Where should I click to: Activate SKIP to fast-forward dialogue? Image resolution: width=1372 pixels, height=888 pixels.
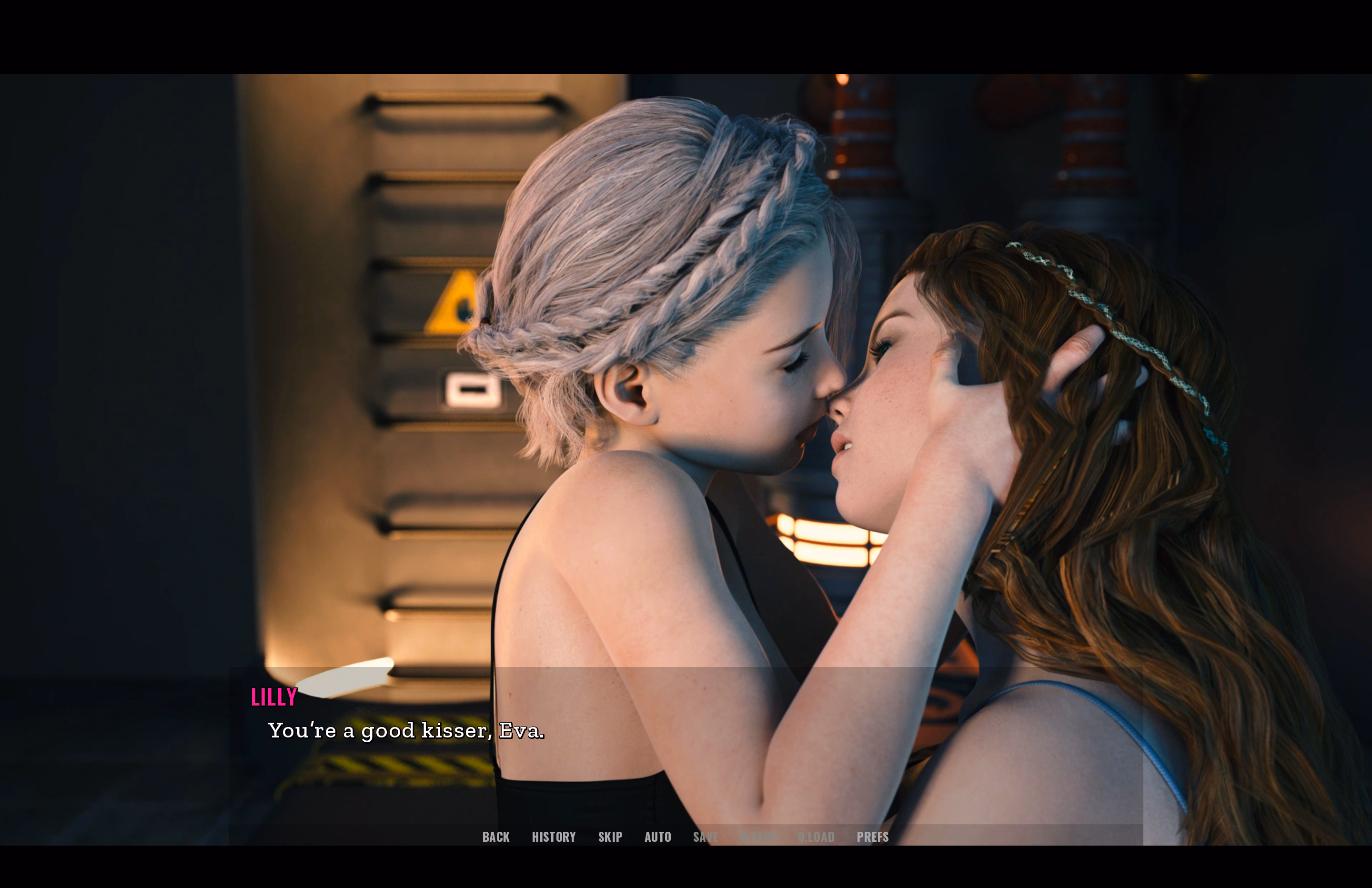[610, 837]
